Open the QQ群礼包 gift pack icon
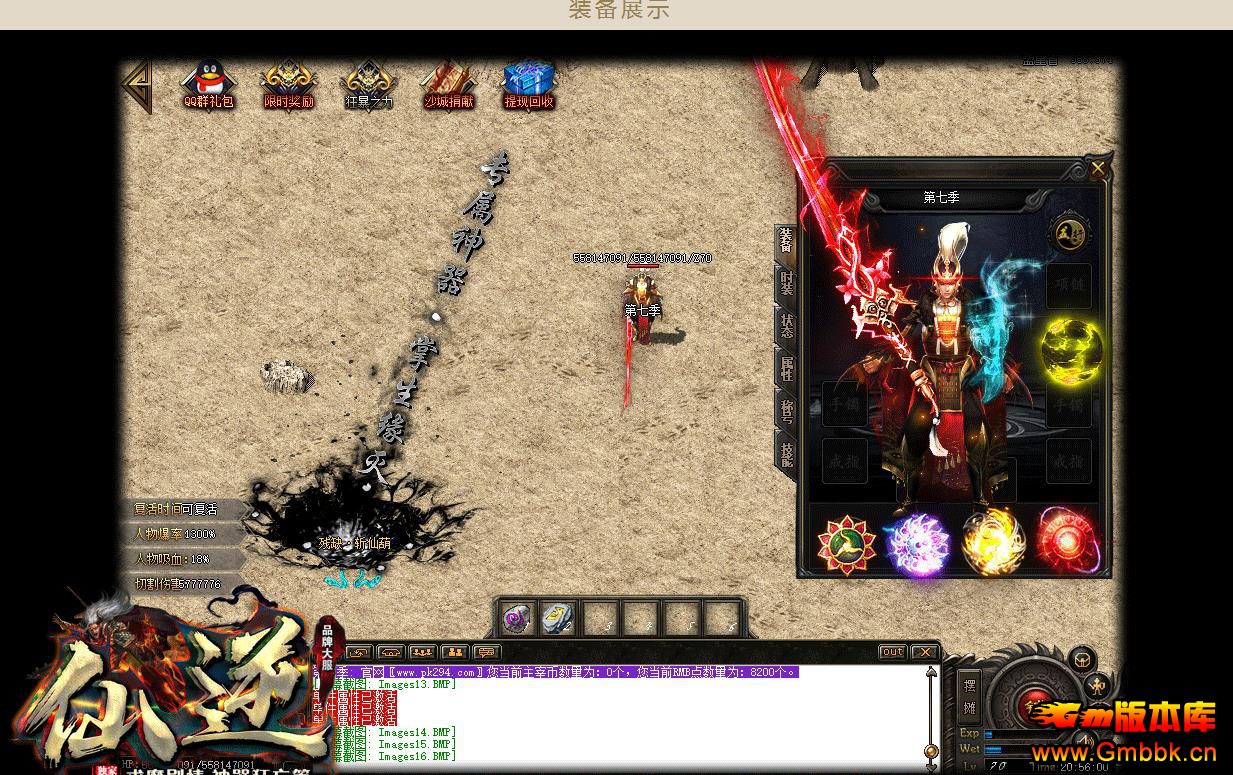 click(x=208, y=83)
